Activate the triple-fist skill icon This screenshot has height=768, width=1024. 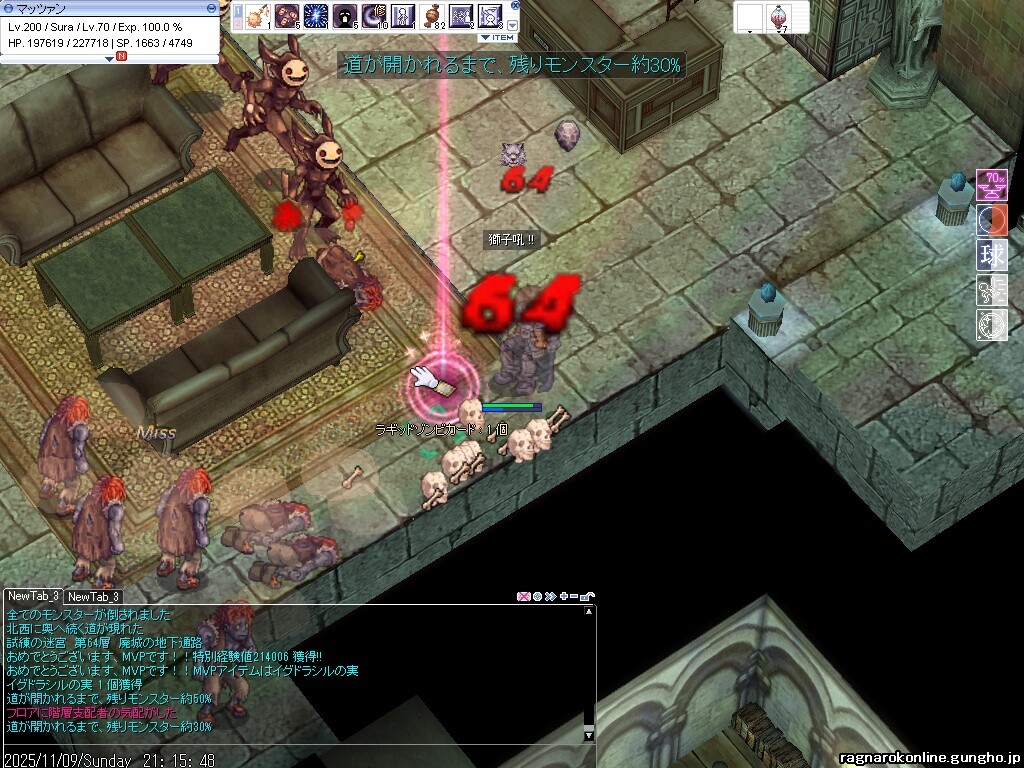pos(287,16)
